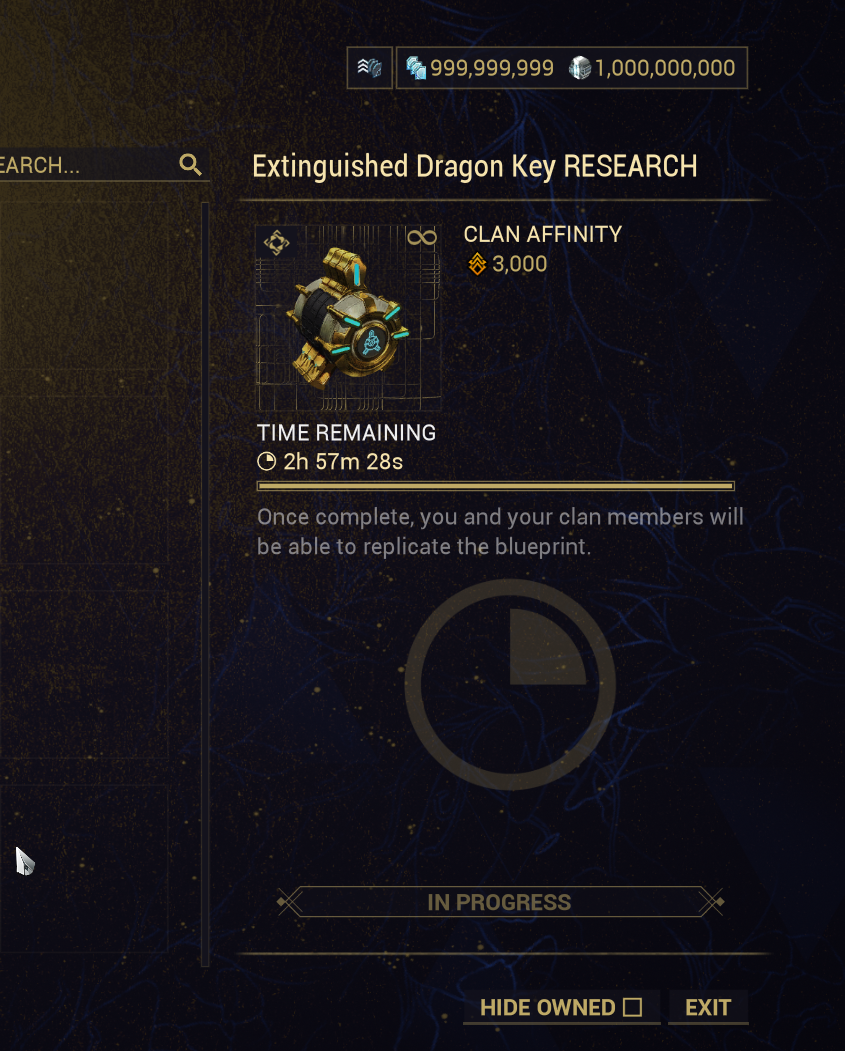Toggle the Hide Owned checkbox
Screen dimensions: 845x1051
tap(632, 1007)
